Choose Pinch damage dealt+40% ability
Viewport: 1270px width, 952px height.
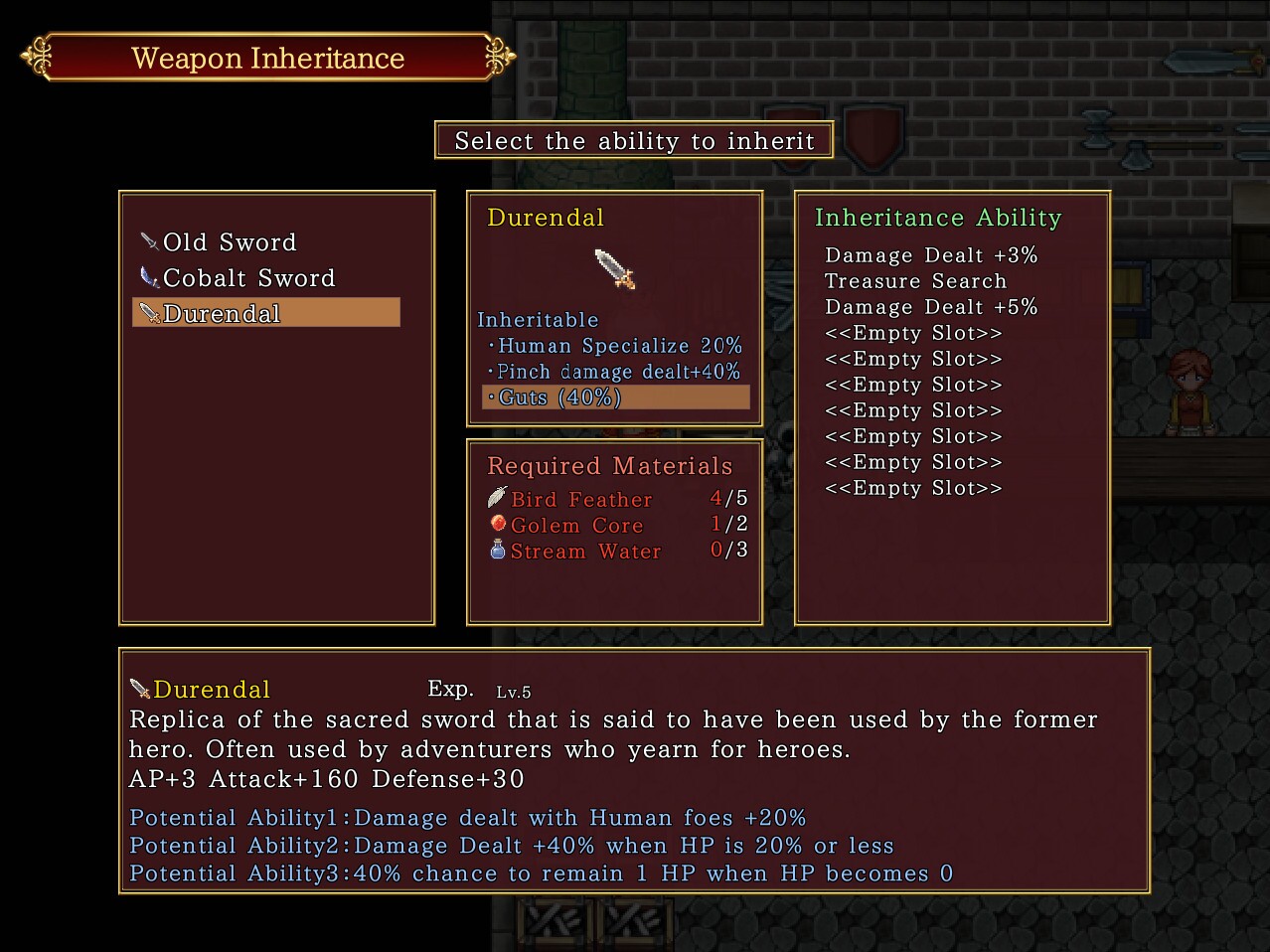coord(618,372)
